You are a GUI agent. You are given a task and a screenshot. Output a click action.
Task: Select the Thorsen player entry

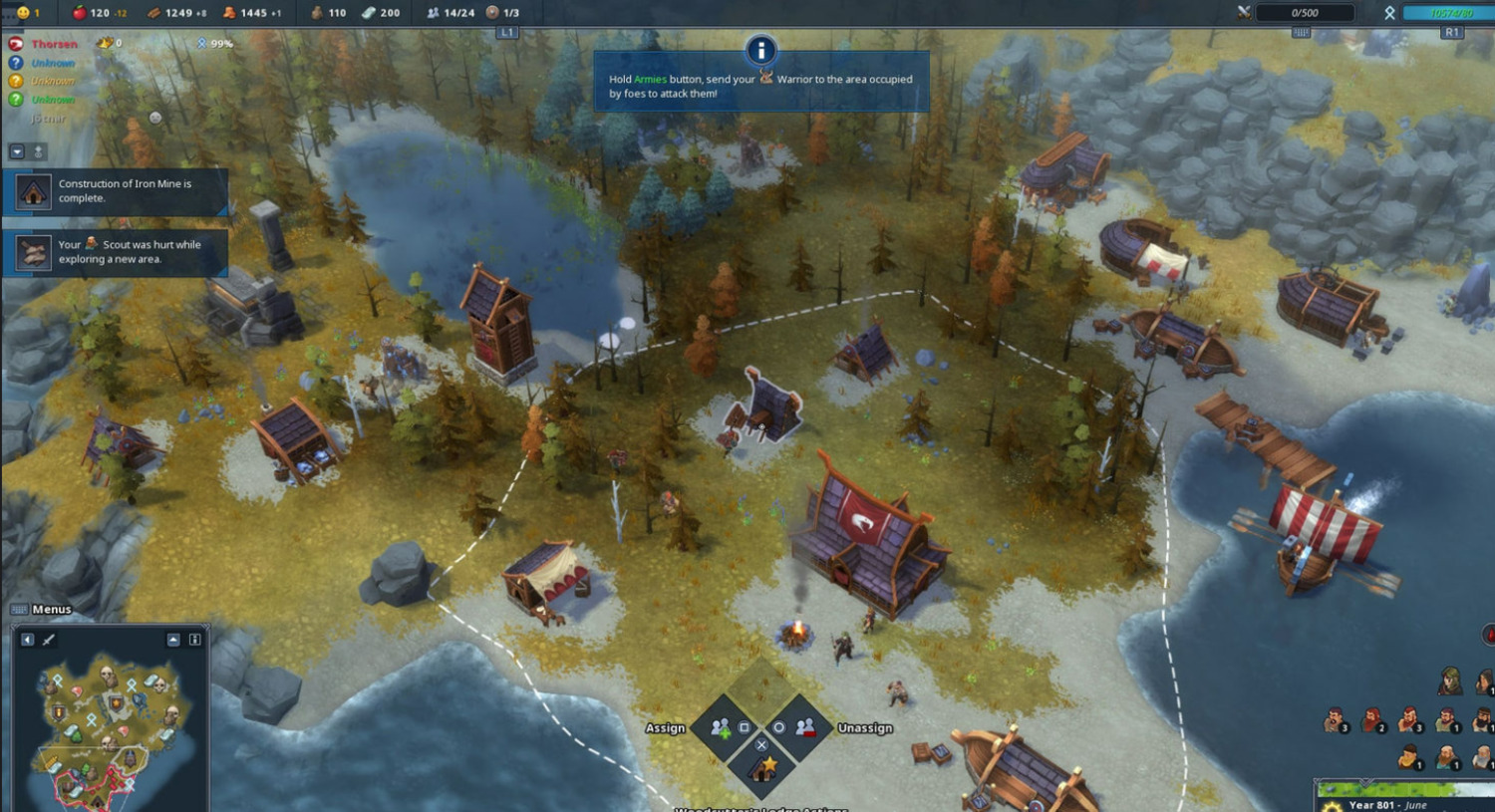coord(54,44)
